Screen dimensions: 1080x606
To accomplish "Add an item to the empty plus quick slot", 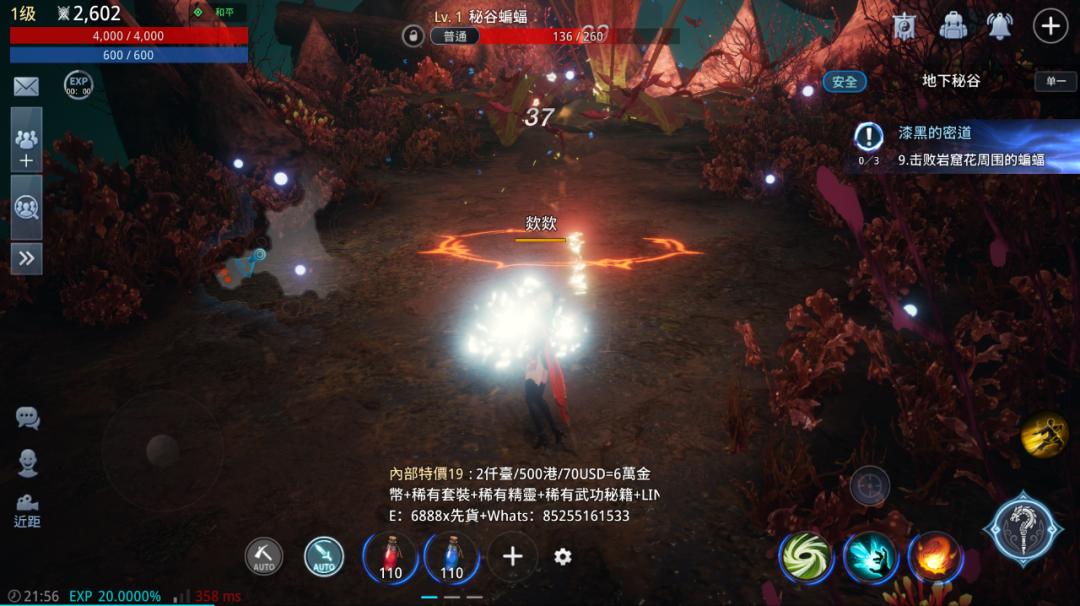I will [512, 557].
